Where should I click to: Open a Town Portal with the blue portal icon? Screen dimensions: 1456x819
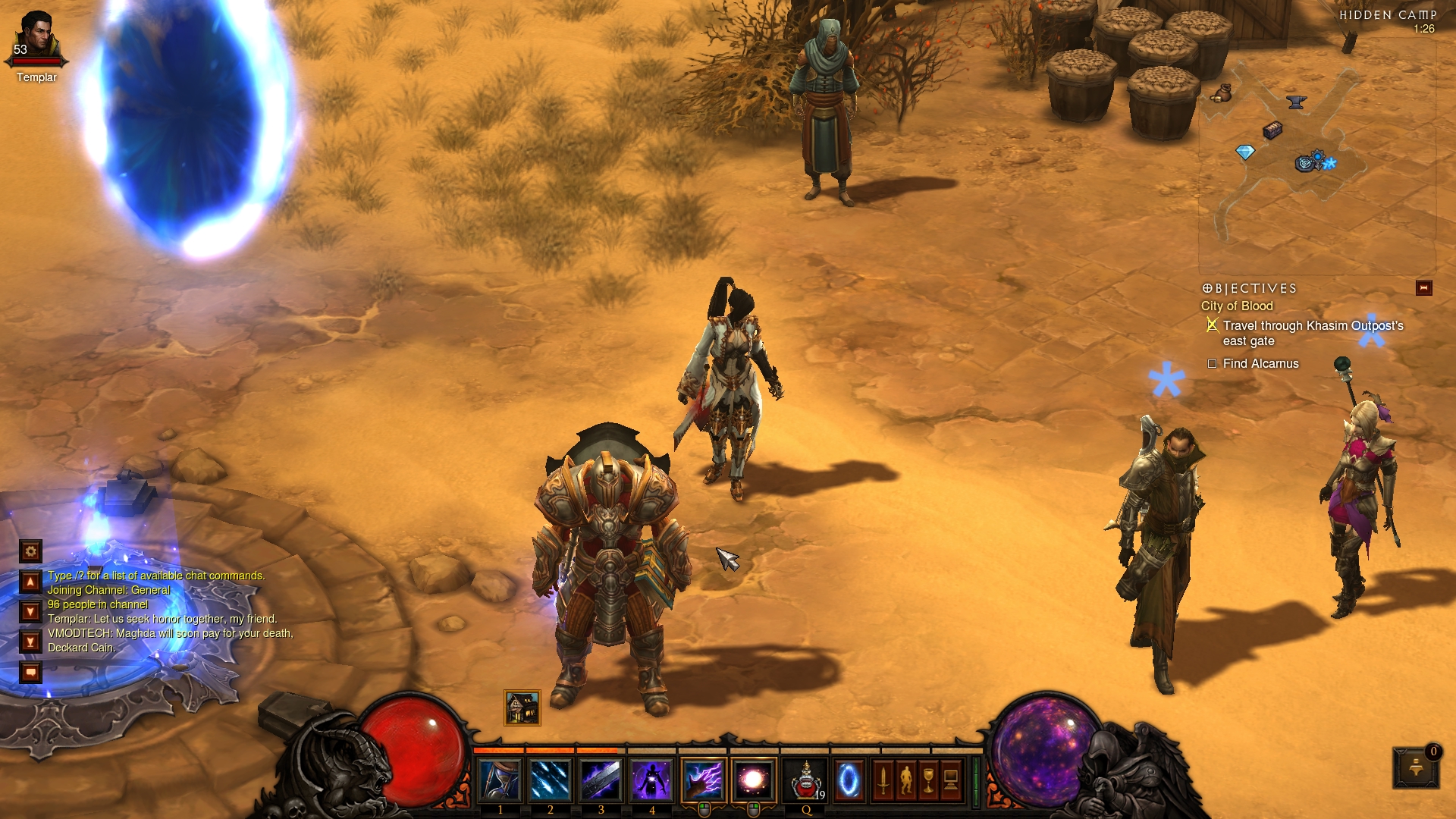[x=849, y=780]
